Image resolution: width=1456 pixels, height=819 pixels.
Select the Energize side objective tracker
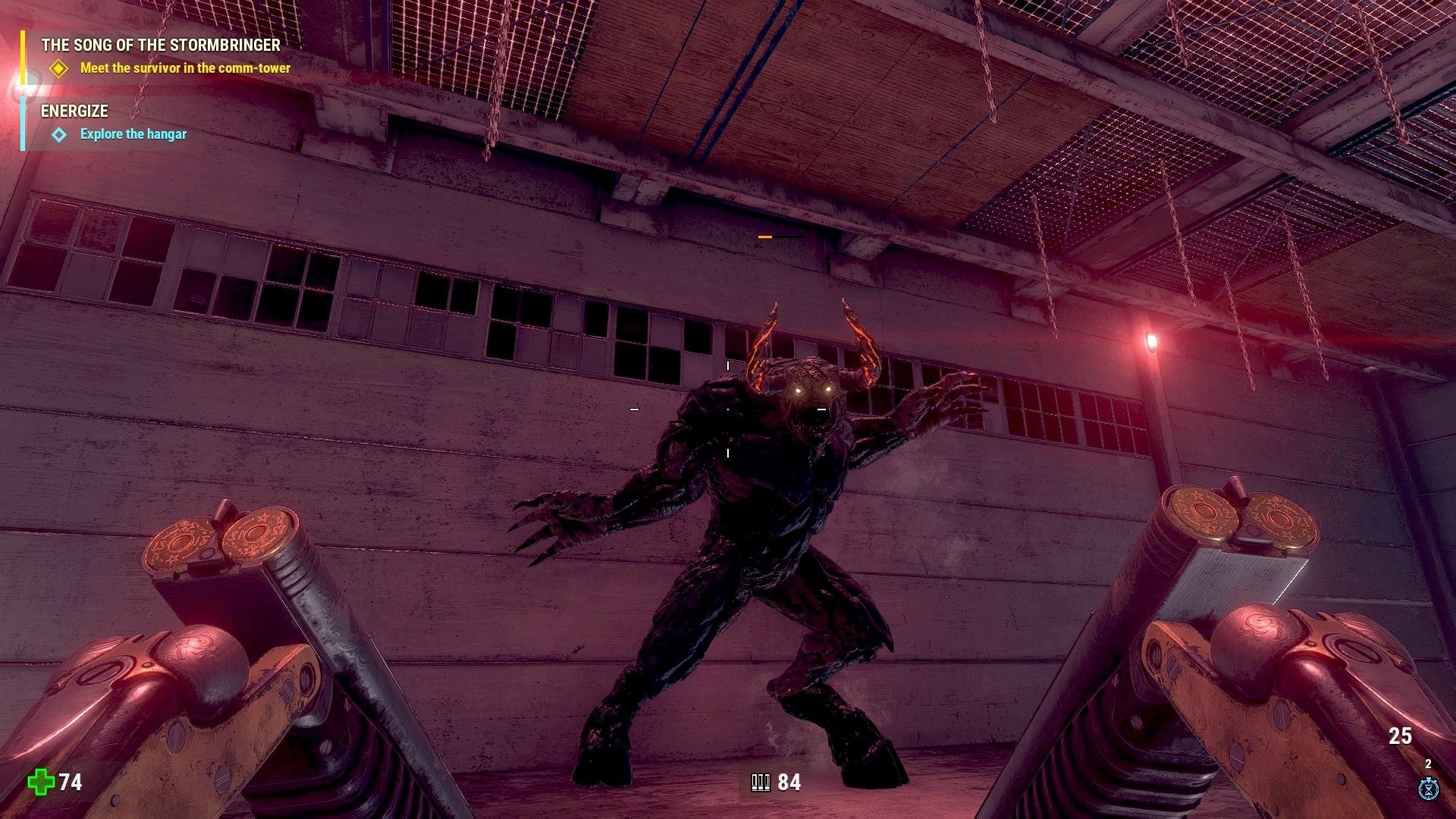click(x=74, y=111)
